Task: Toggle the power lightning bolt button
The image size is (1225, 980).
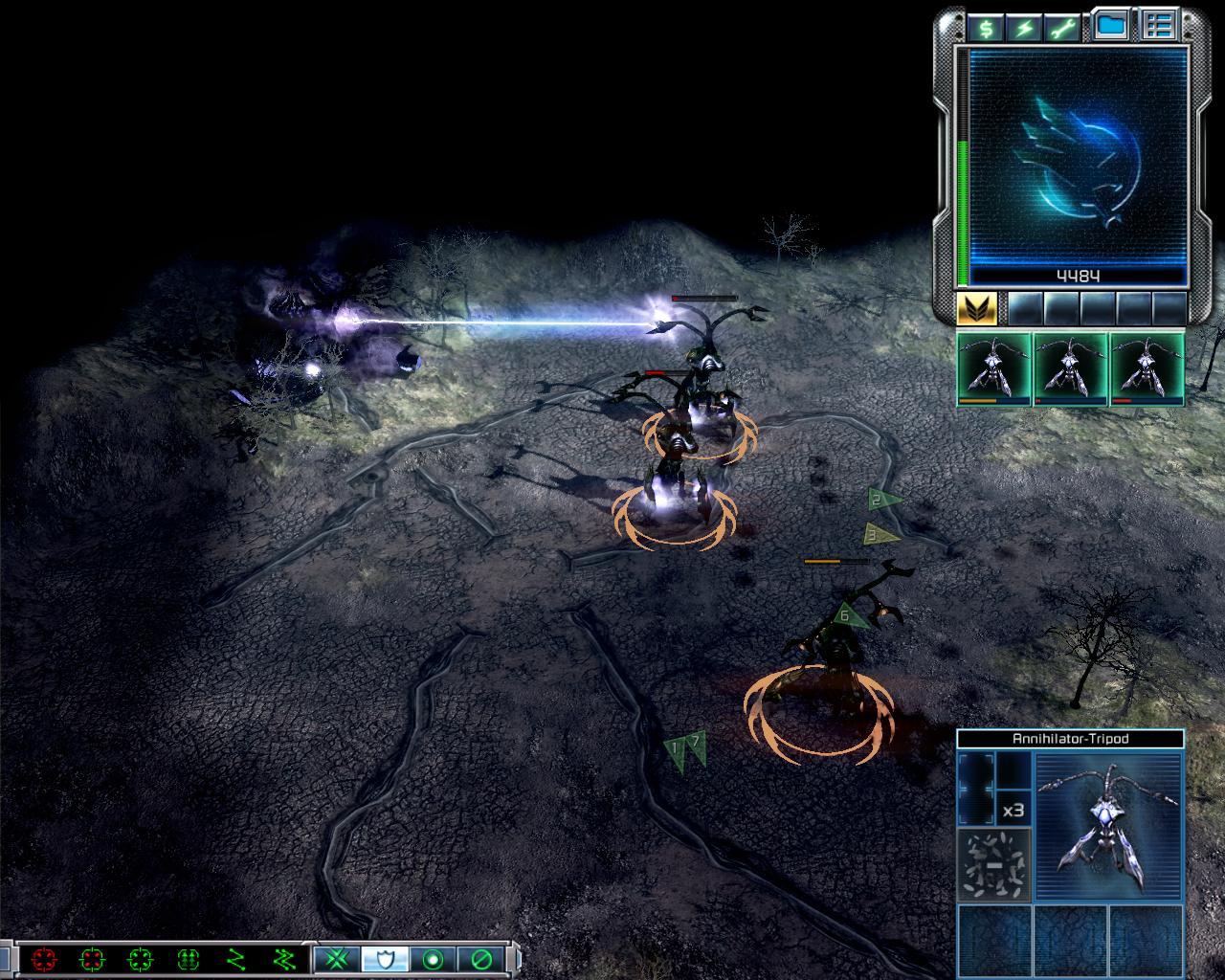Action: pos(1024,28)
